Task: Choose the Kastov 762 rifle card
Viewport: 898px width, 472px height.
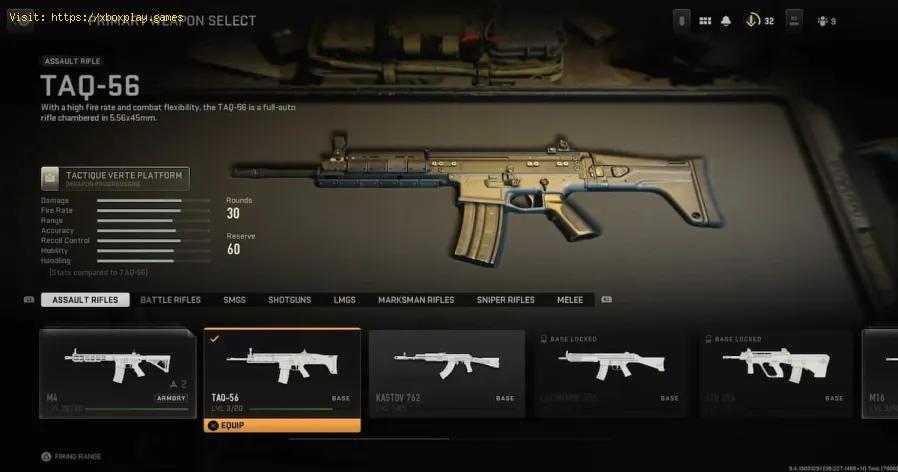Action: [x=447, y=373]
